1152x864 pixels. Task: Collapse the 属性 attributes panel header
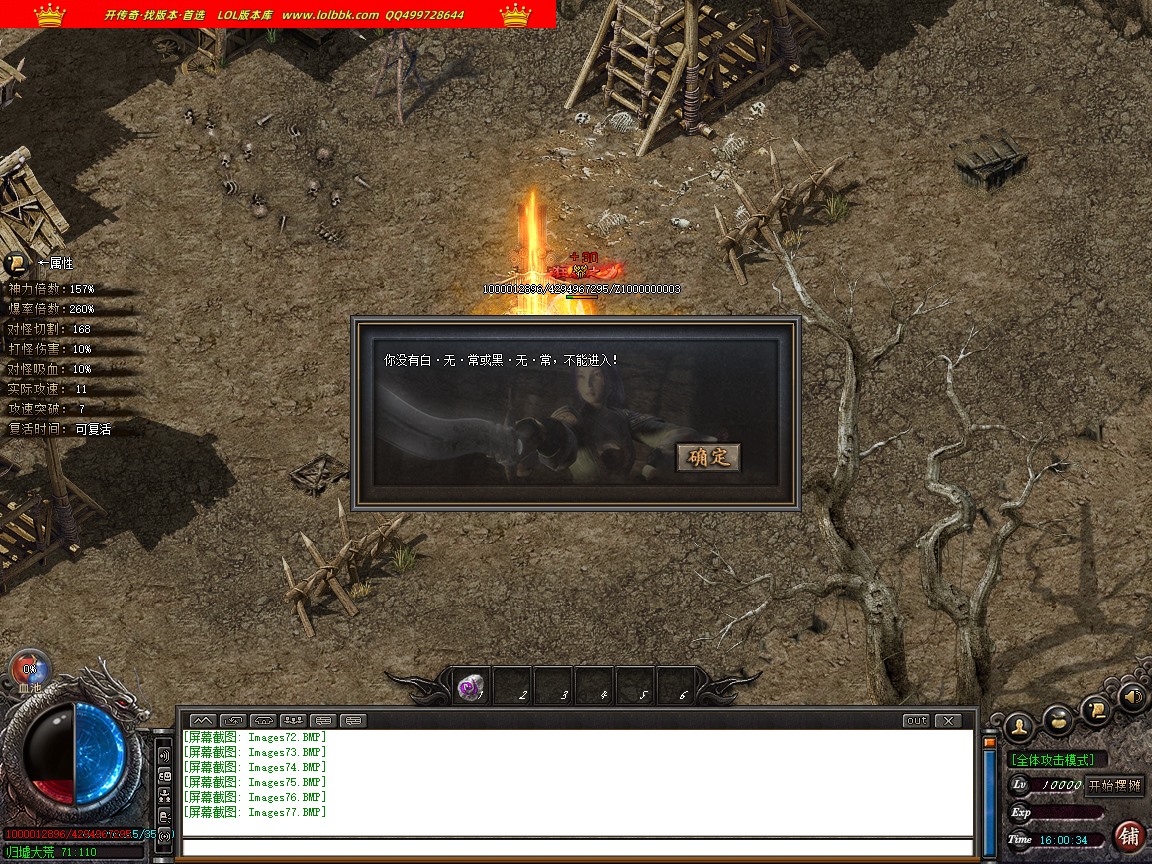(x=17, y=264)
